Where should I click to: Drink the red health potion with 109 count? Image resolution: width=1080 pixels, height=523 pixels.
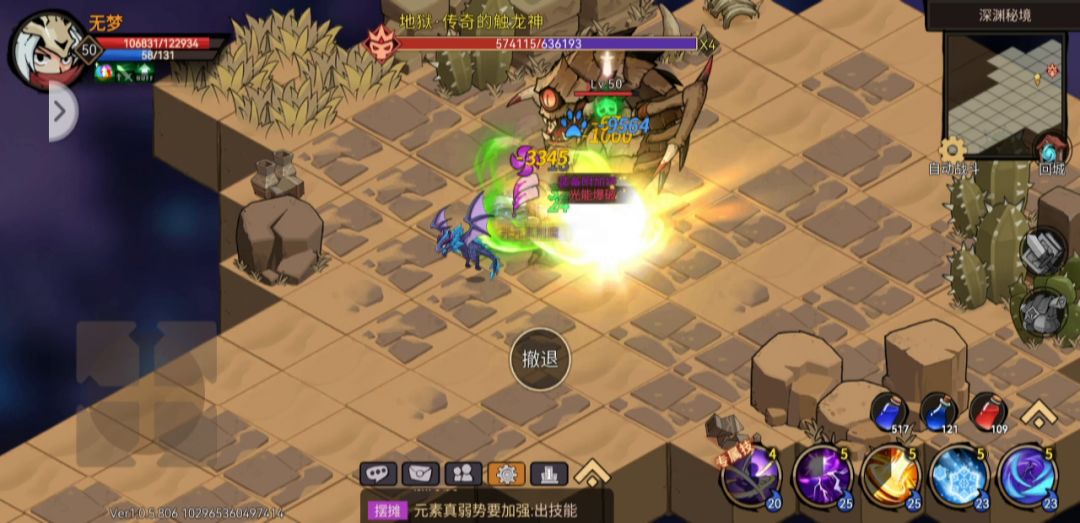pos(988,411)
